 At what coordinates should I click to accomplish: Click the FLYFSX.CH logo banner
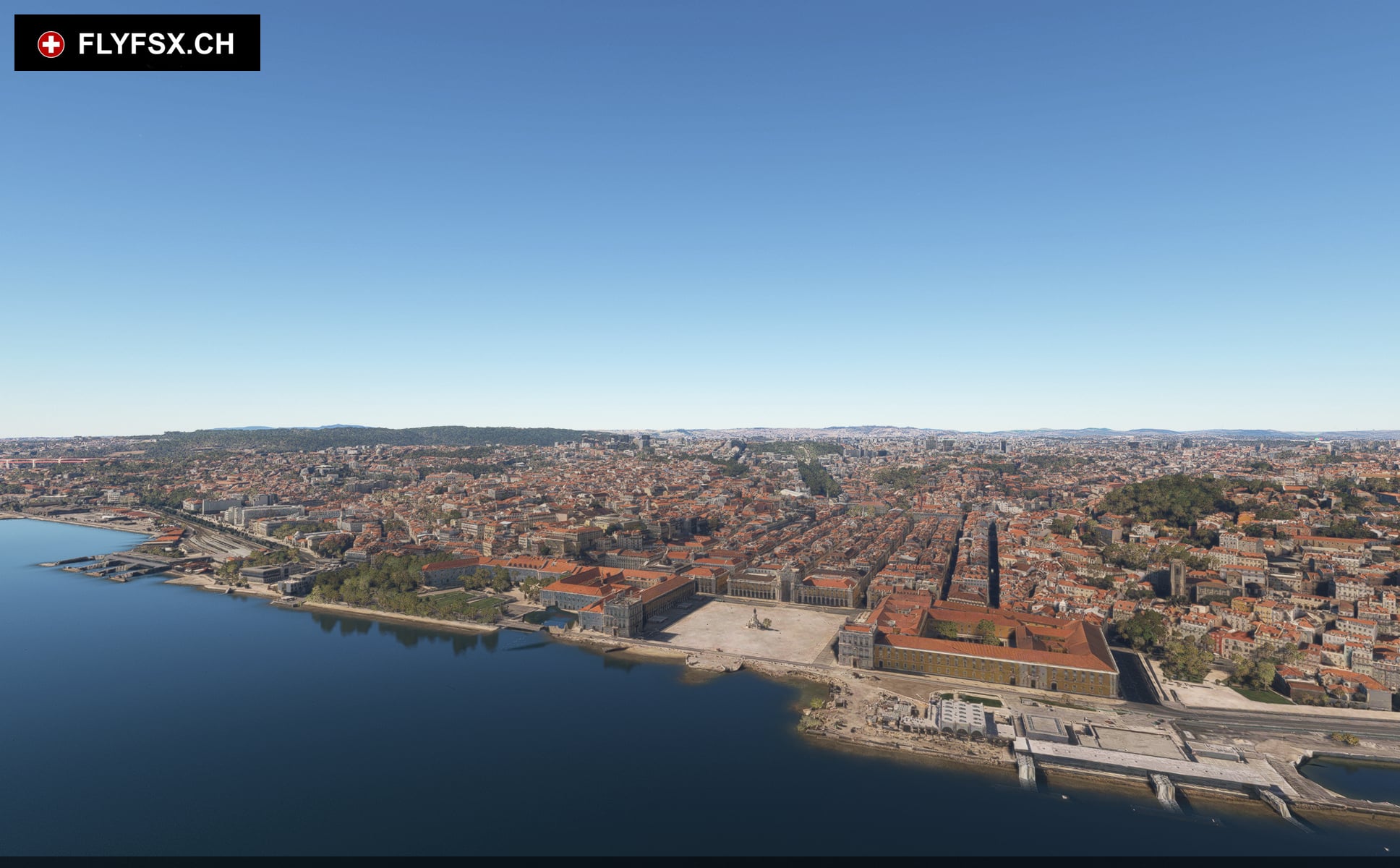coord(137,43)
